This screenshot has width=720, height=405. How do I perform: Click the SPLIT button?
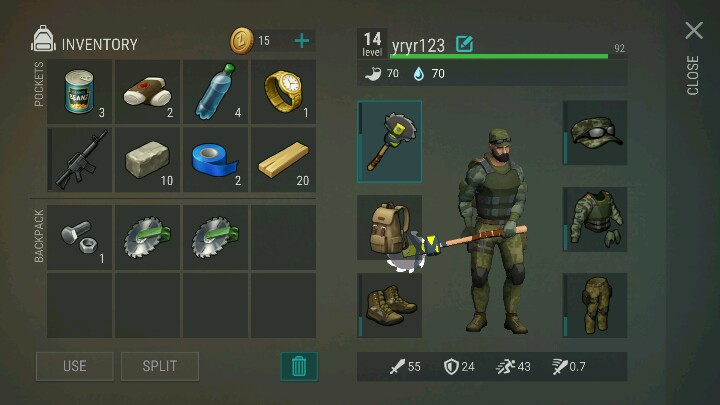[160, 366]
